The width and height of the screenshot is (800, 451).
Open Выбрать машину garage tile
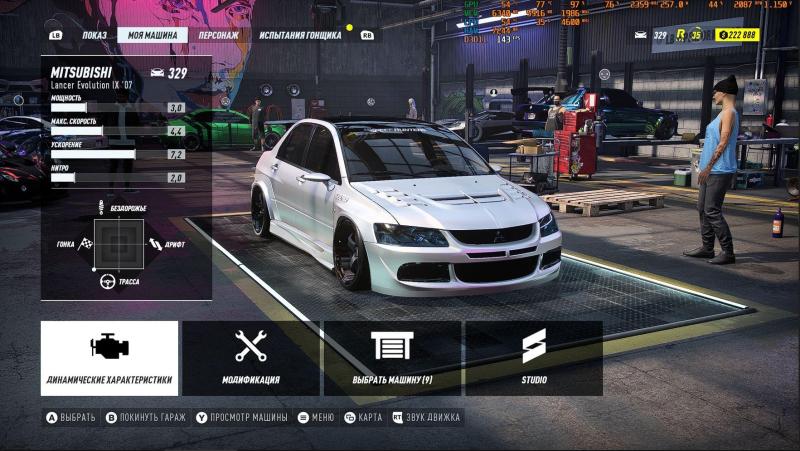tap(392, 358)
